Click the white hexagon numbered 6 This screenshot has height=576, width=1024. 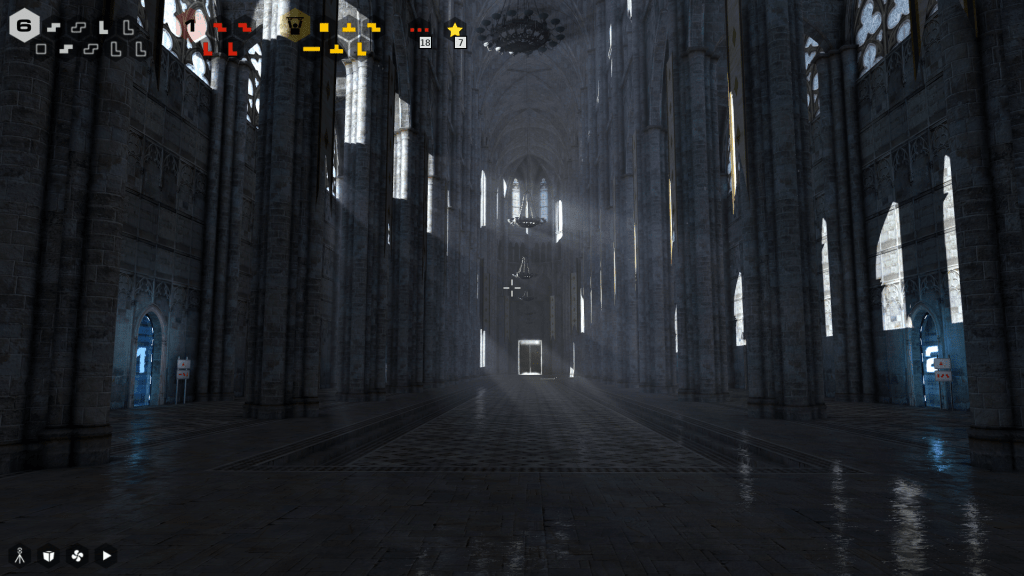click(24, 25)
